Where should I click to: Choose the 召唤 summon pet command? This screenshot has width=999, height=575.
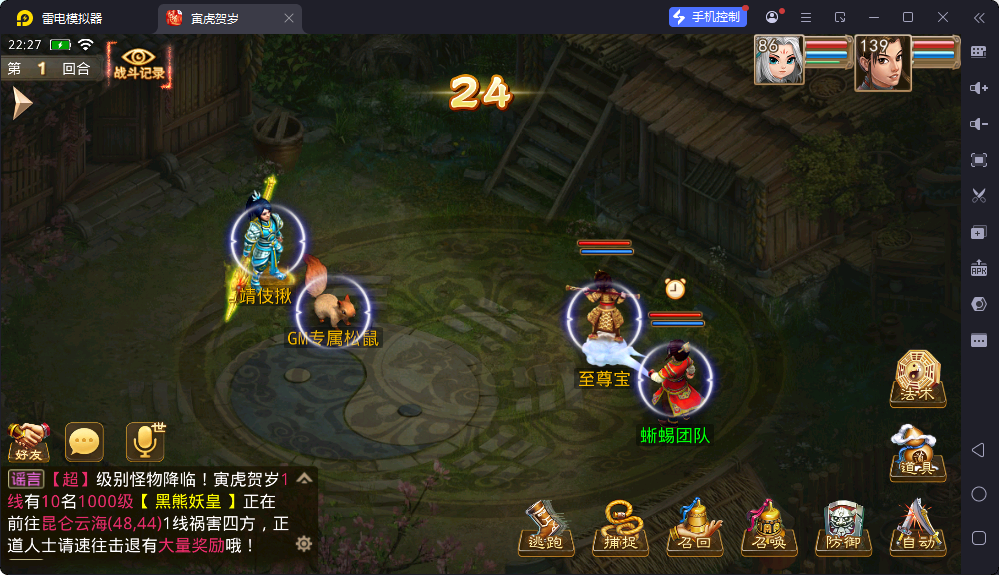pos(769,527)
